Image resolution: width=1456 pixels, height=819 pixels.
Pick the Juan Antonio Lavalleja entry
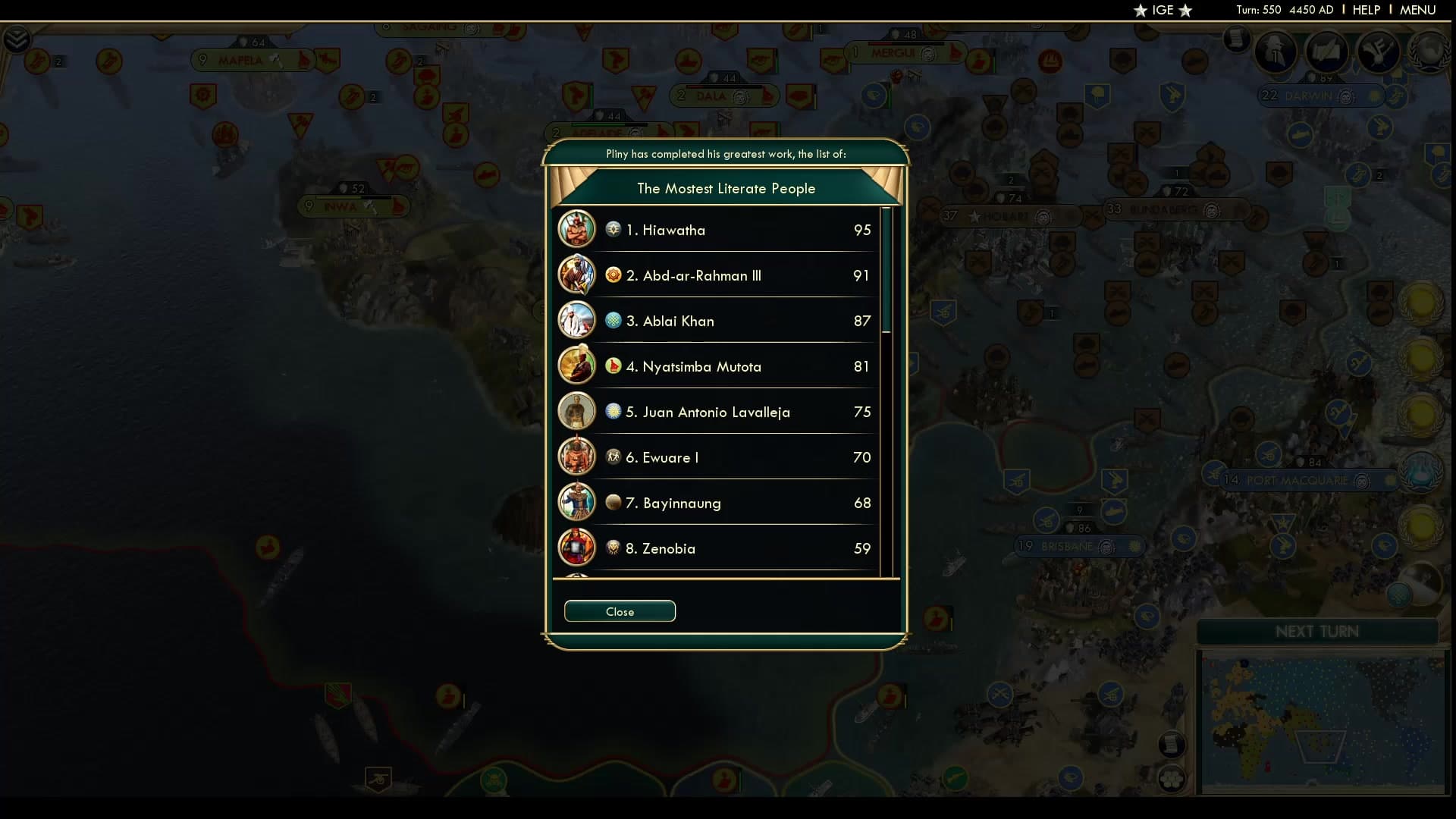[x=717, y=412]
